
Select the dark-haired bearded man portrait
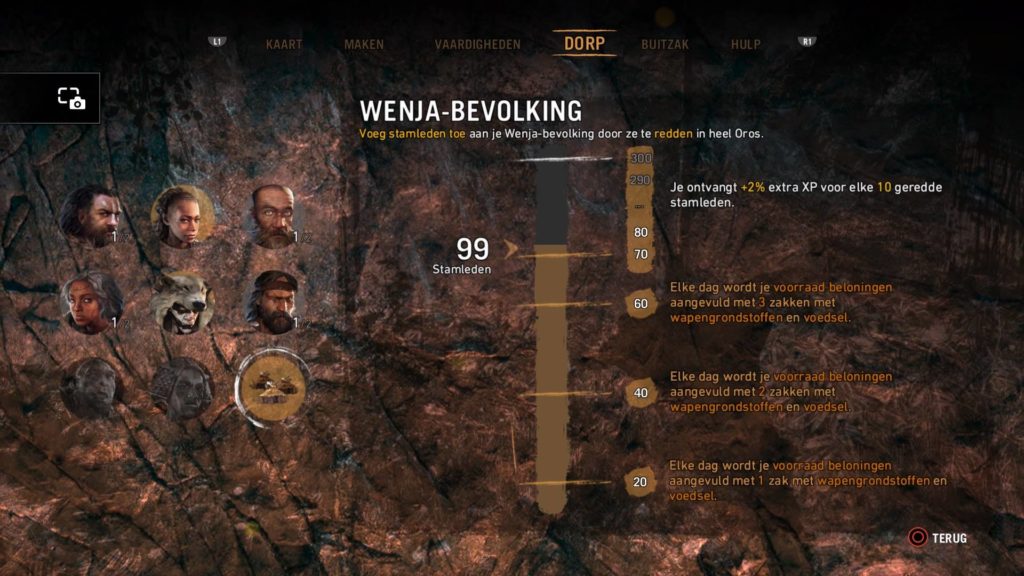click(92, 216)
